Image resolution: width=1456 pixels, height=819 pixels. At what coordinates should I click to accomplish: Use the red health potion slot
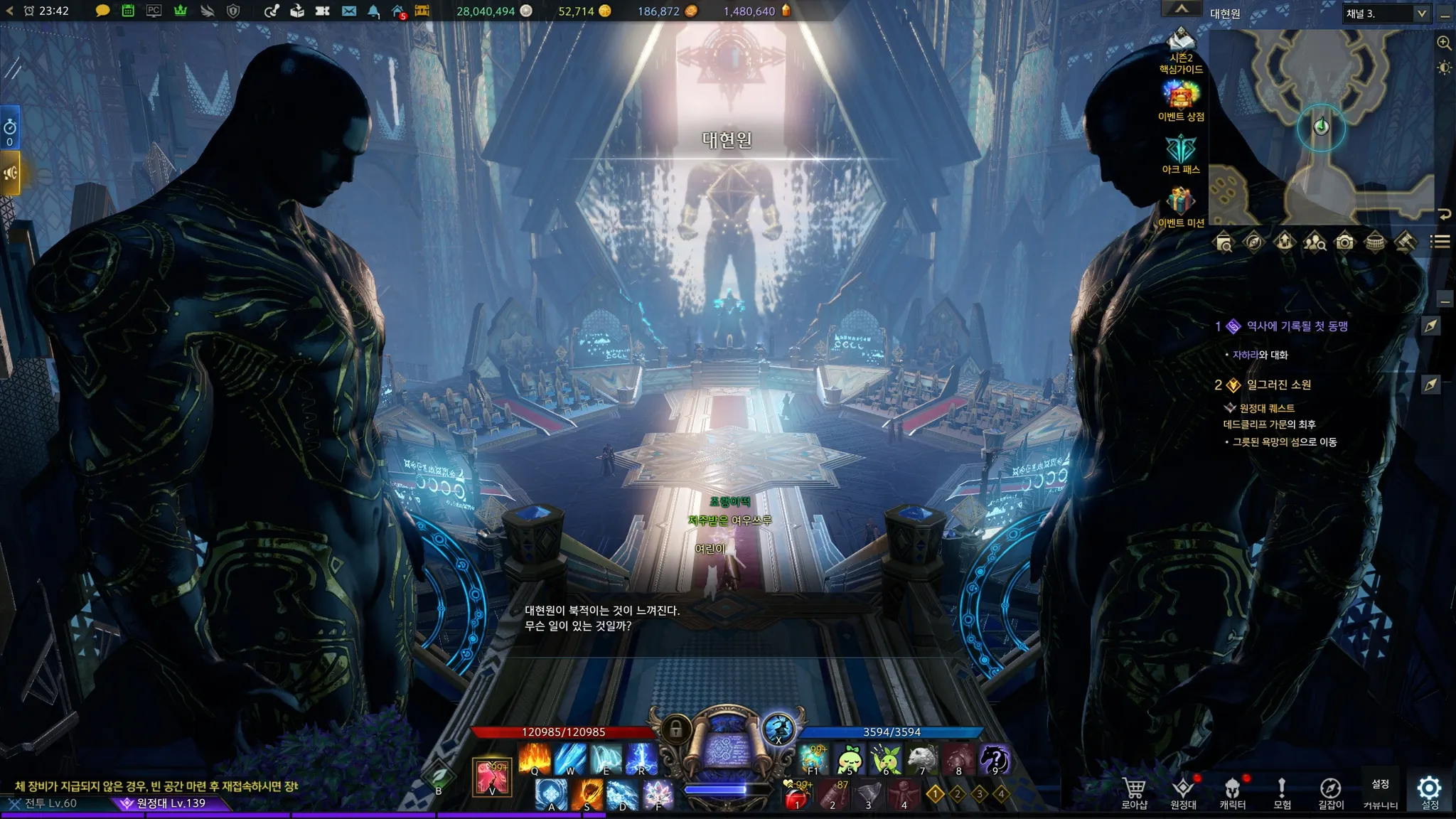(x=797, y=796)
